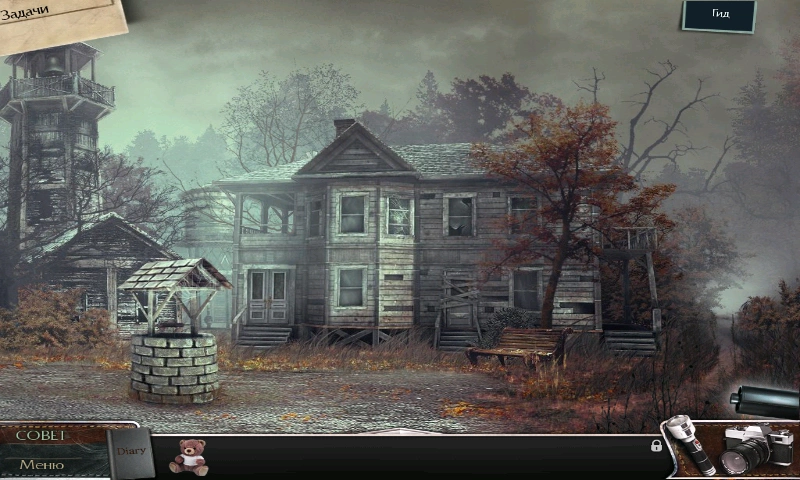Ask for a hint with Совет

(42, 435)
